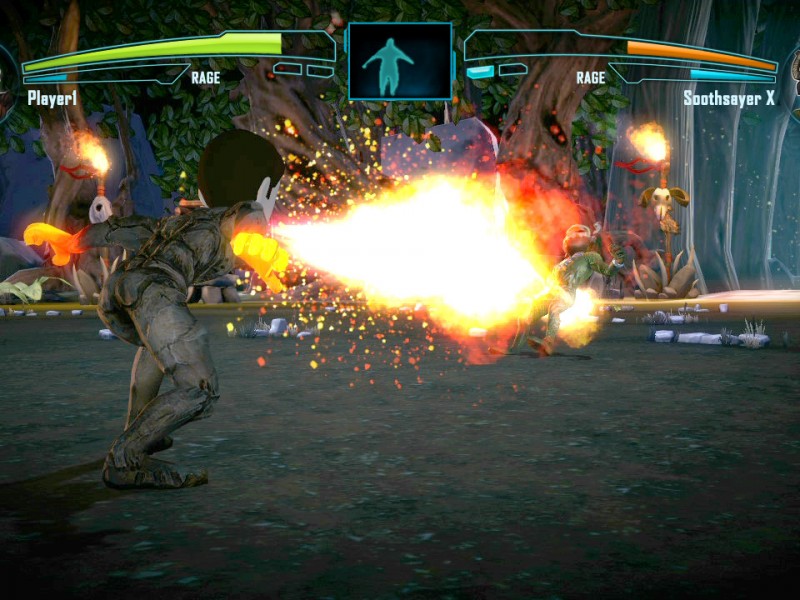
Task: Click the Soothsayer X opponent name
Action: [x=729, y=98]
